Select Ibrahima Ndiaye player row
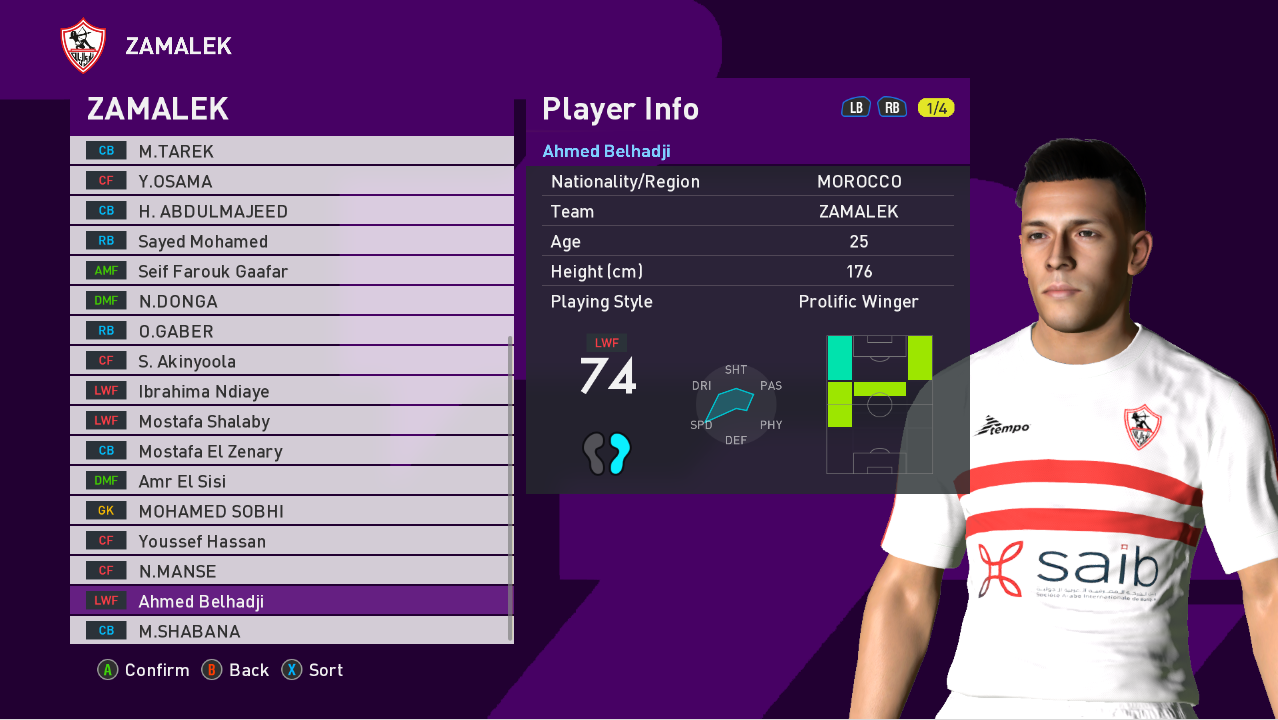Screen dimensions: 1278x720 click(x=290, y=391)
